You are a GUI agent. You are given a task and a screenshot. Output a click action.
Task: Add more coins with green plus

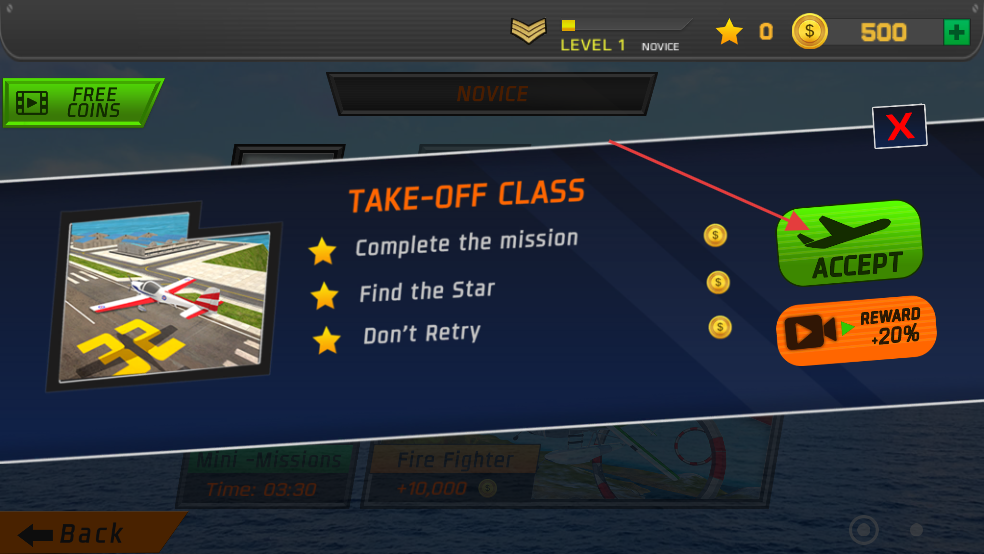click(956, 32)
